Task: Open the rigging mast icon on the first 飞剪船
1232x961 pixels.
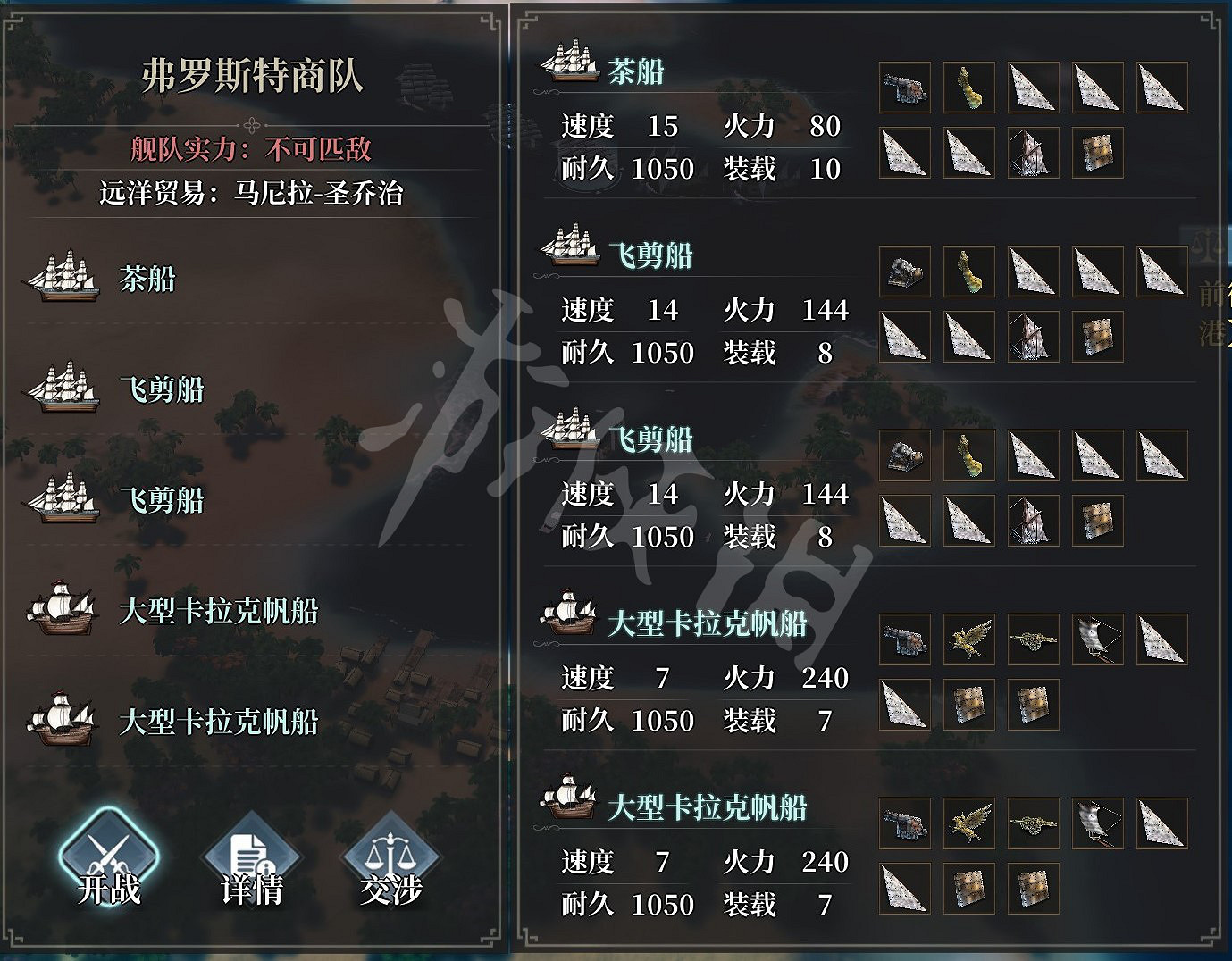Action: (x=1033, y=338)
